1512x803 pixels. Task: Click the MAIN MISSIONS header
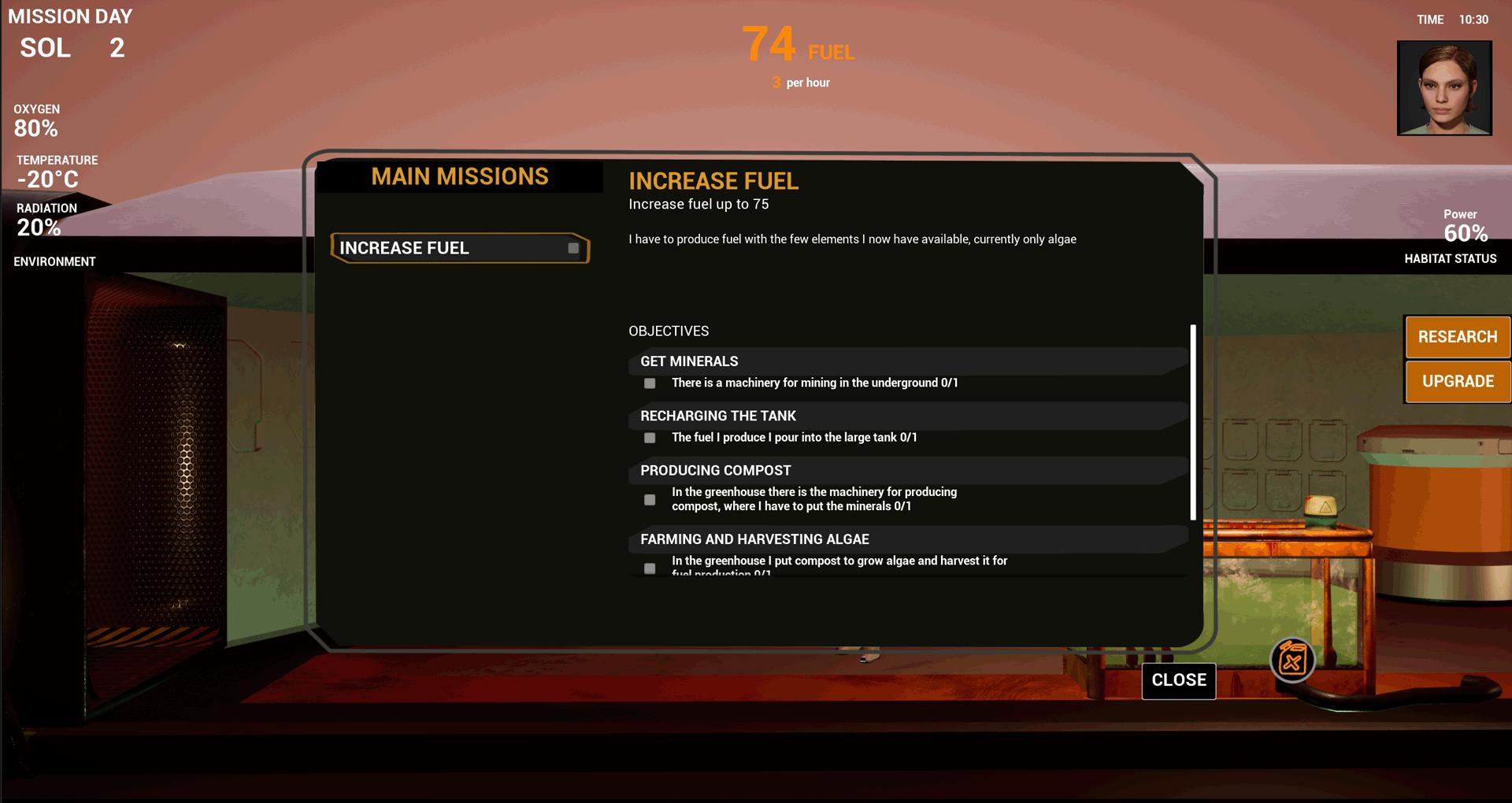pyautogui.click(x=460, y=176)
